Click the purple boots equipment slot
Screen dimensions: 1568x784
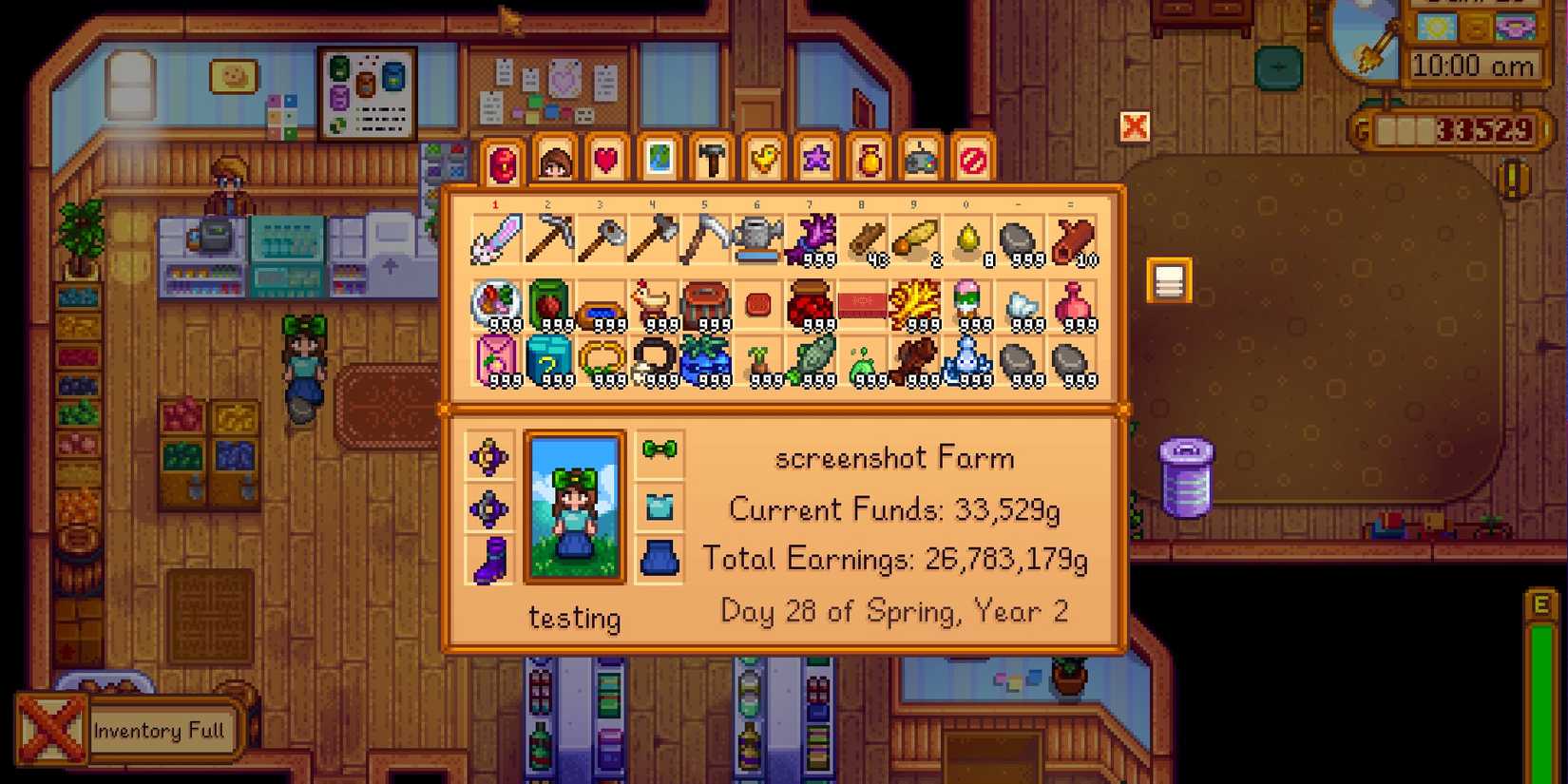click(489, 561)
